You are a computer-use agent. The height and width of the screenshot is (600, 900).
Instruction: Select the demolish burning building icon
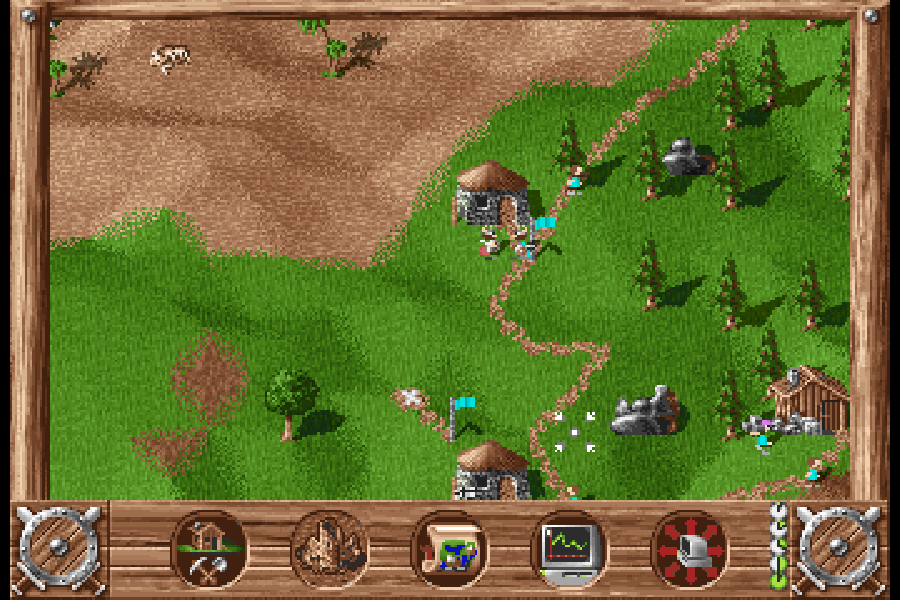[x=330, y=548]
